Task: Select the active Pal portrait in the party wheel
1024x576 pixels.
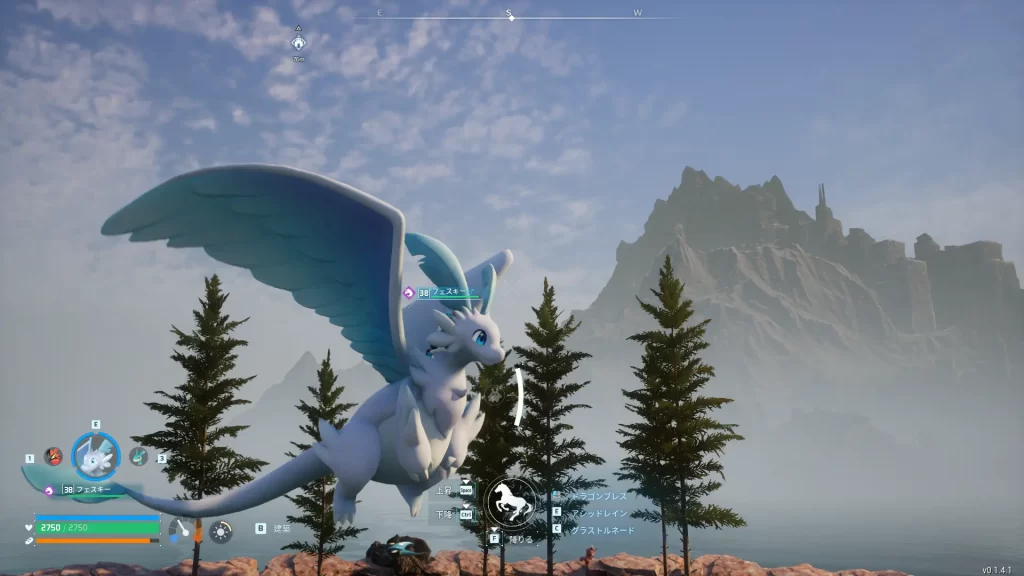Action: click(96, 456)
